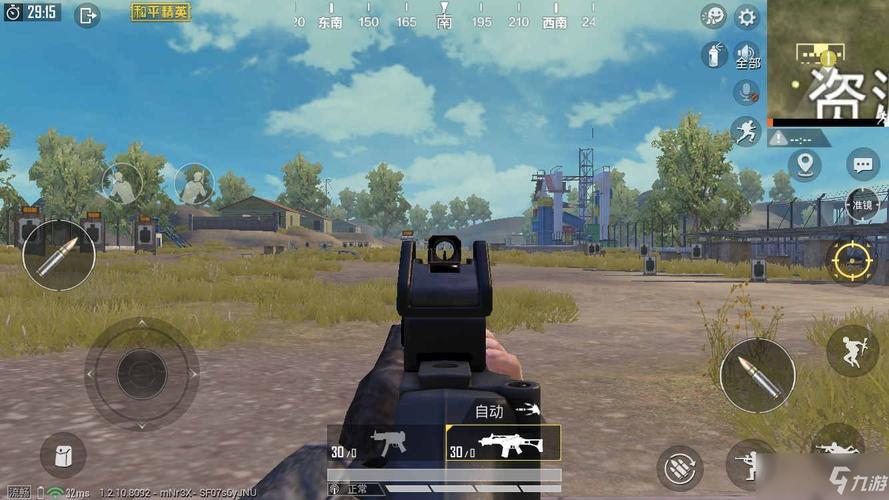Toggle the yellow crosshair aim button
The height and width of the screenshot is (500, 889).
853,260
